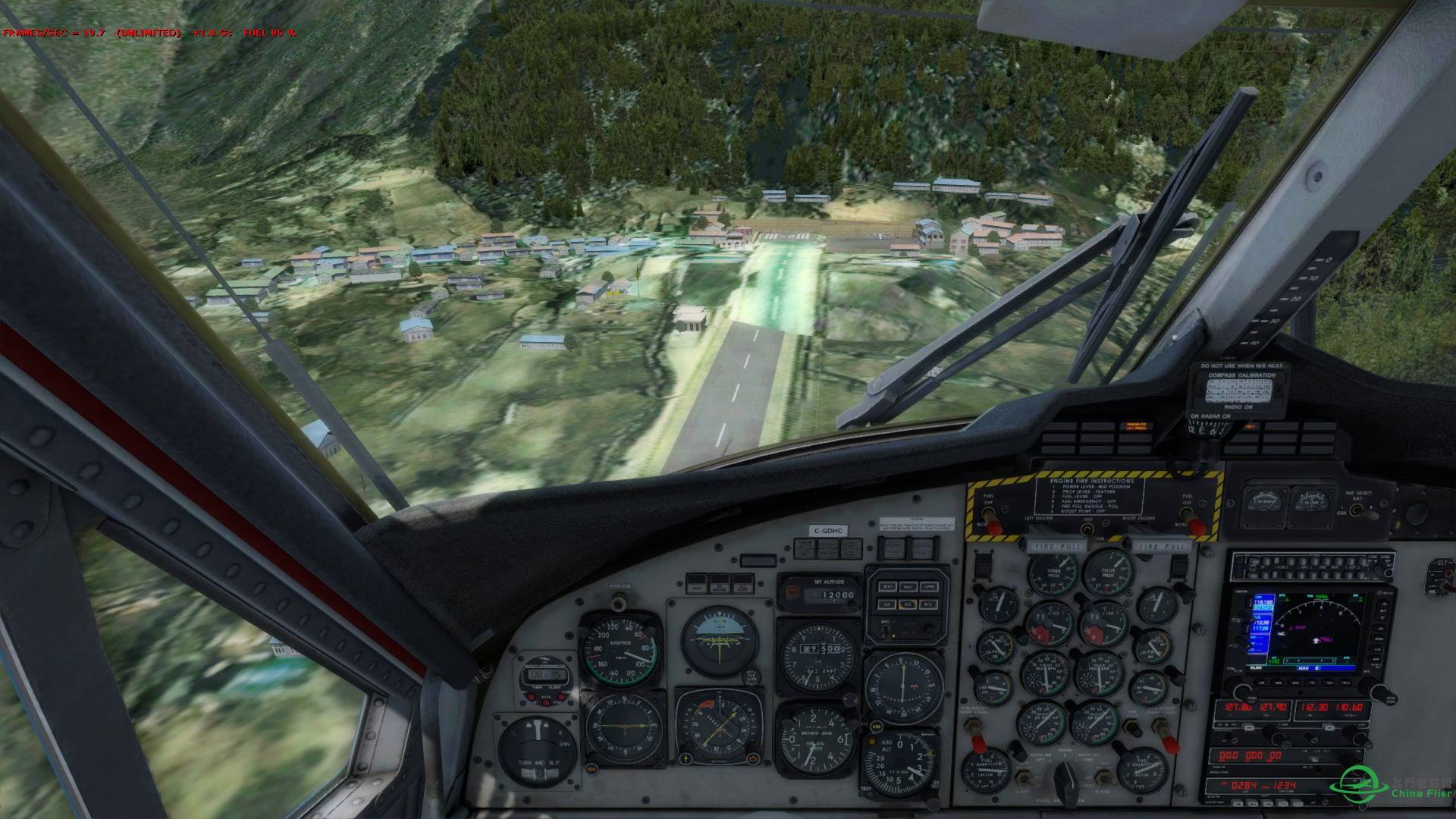This screenshot has width=1456, height=819.
Task: Enable the autopilot ALT hold button
Action: click(x=886, y=604)
